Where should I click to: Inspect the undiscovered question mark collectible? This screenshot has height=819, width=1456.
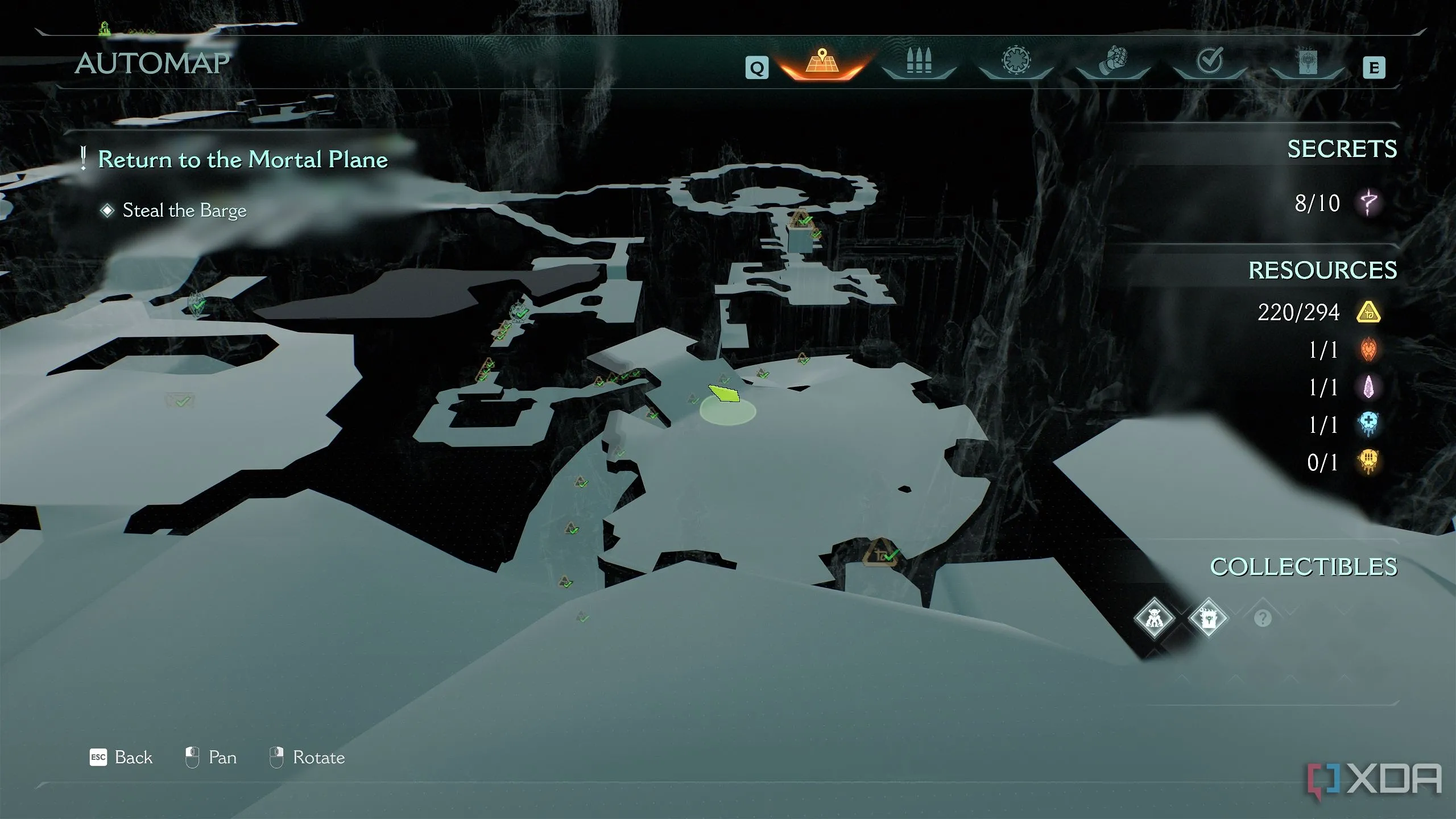pos(1262,618)
